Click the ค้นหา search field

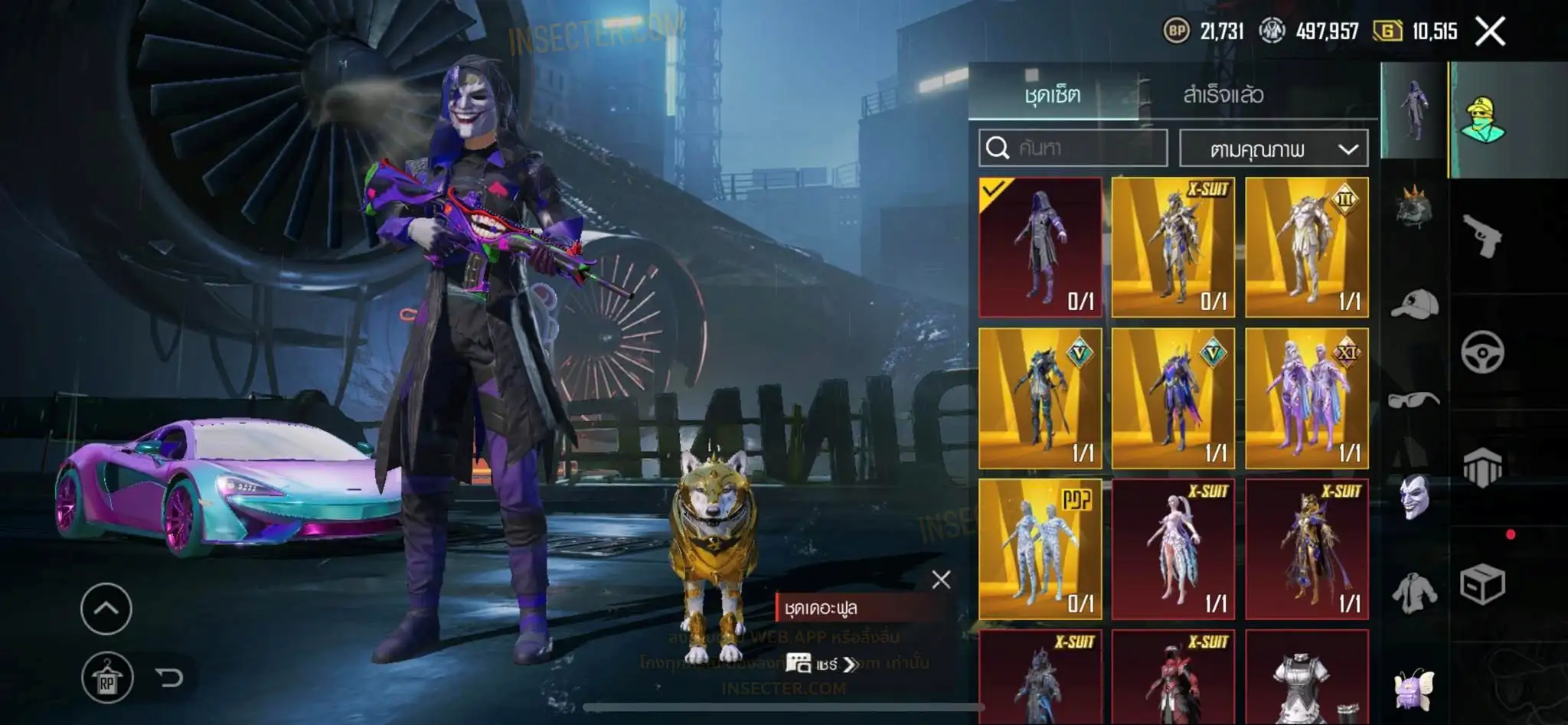(1073, 148)
